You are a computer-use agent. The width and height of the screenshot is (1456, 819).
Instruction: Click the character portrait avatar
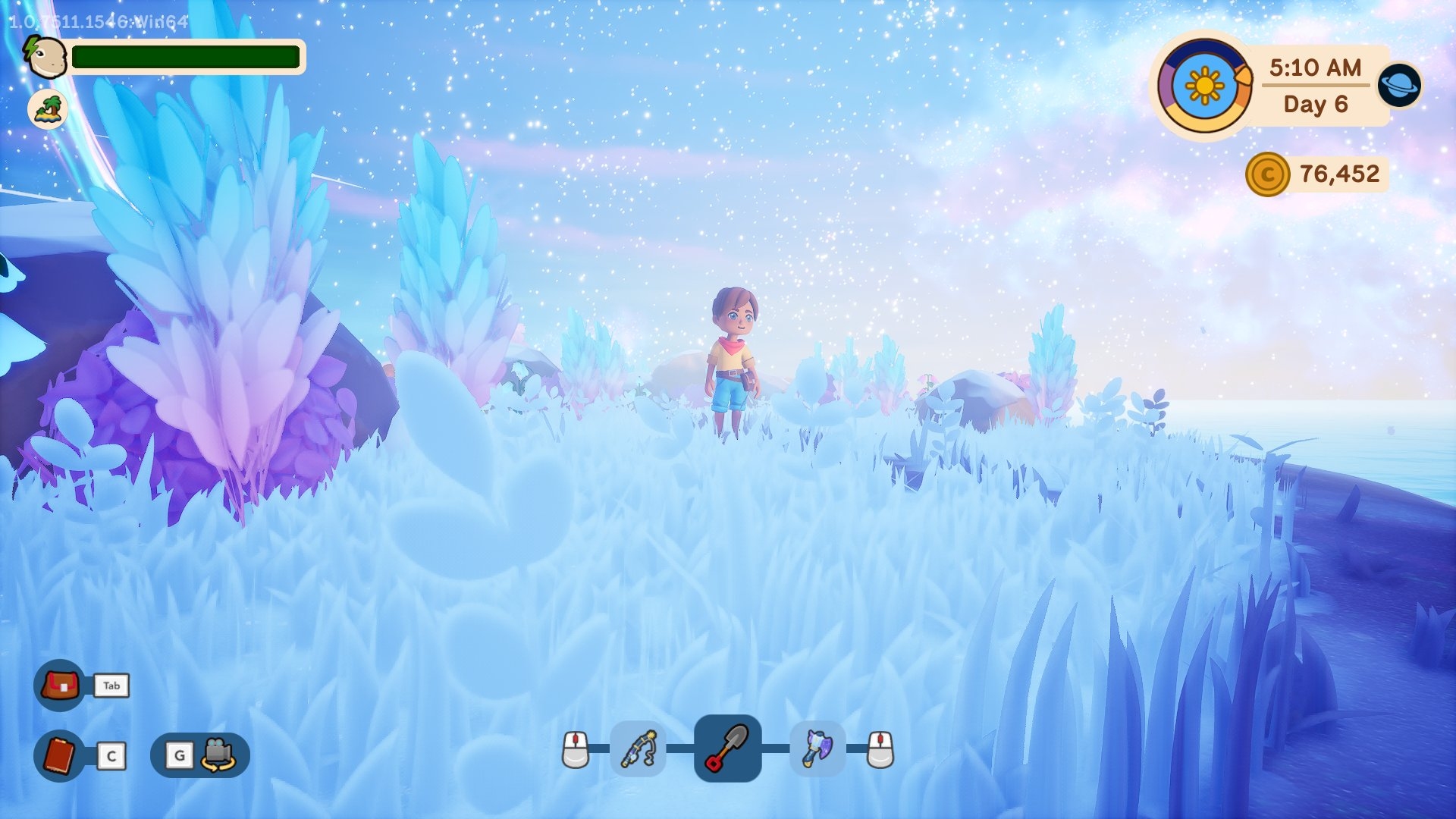pyautogui.click(x=45, y=57)
